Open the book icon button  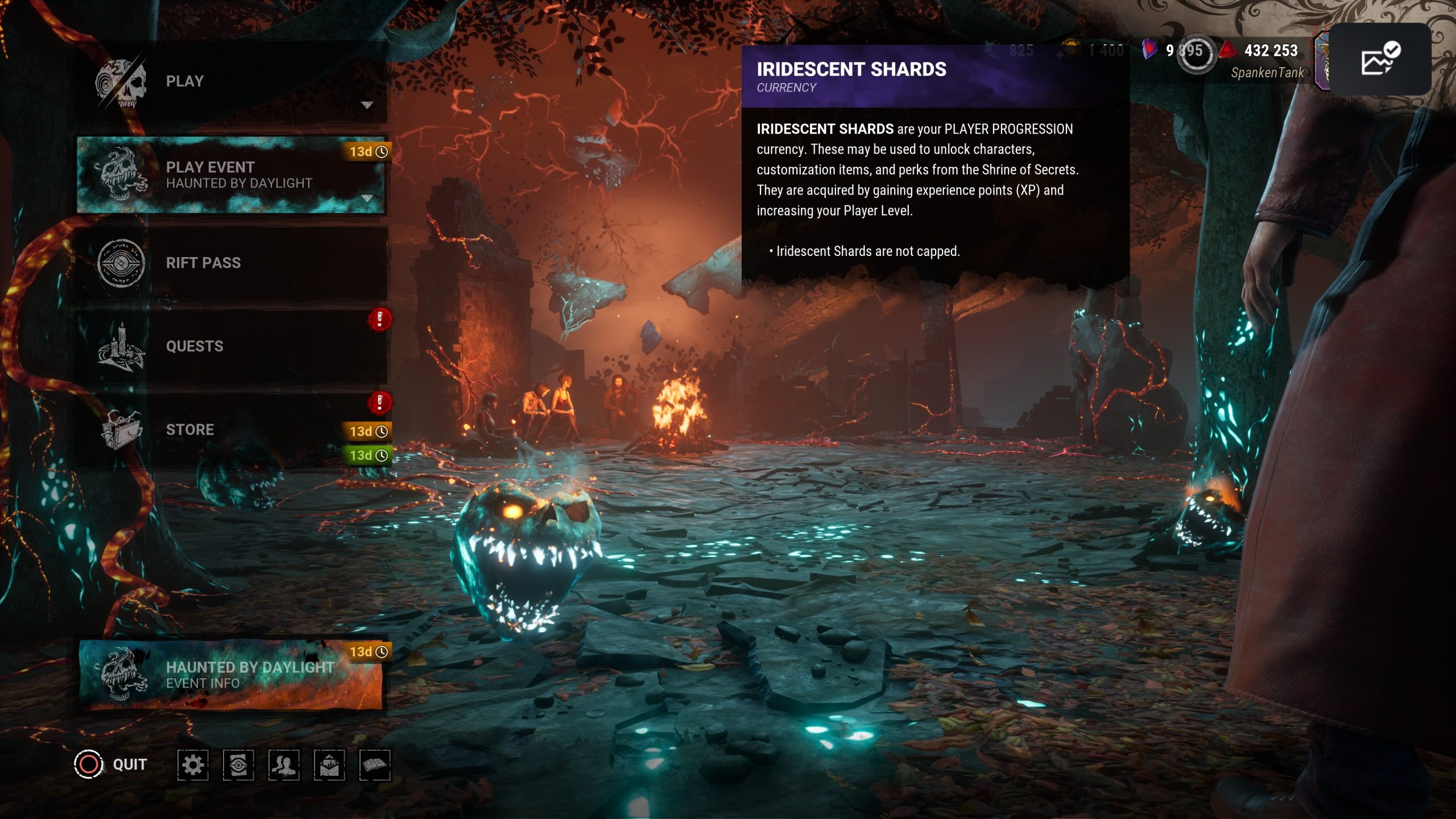pyautogui.click(x=375, y=765)
